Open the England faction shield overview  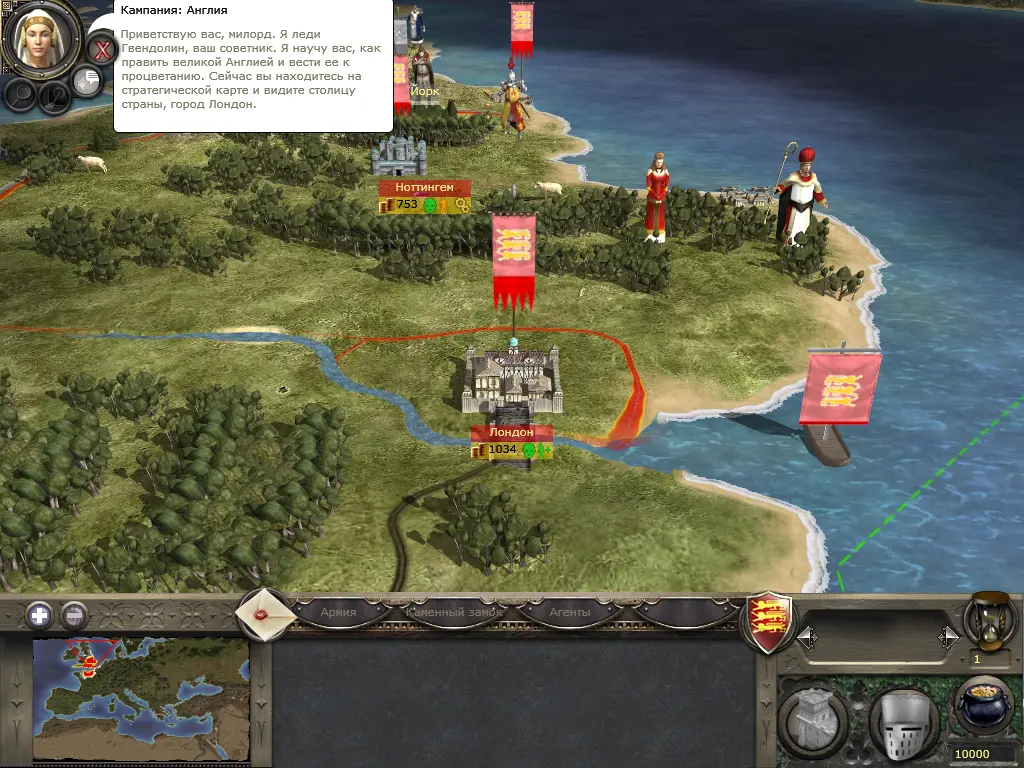[x=770, y=622]
